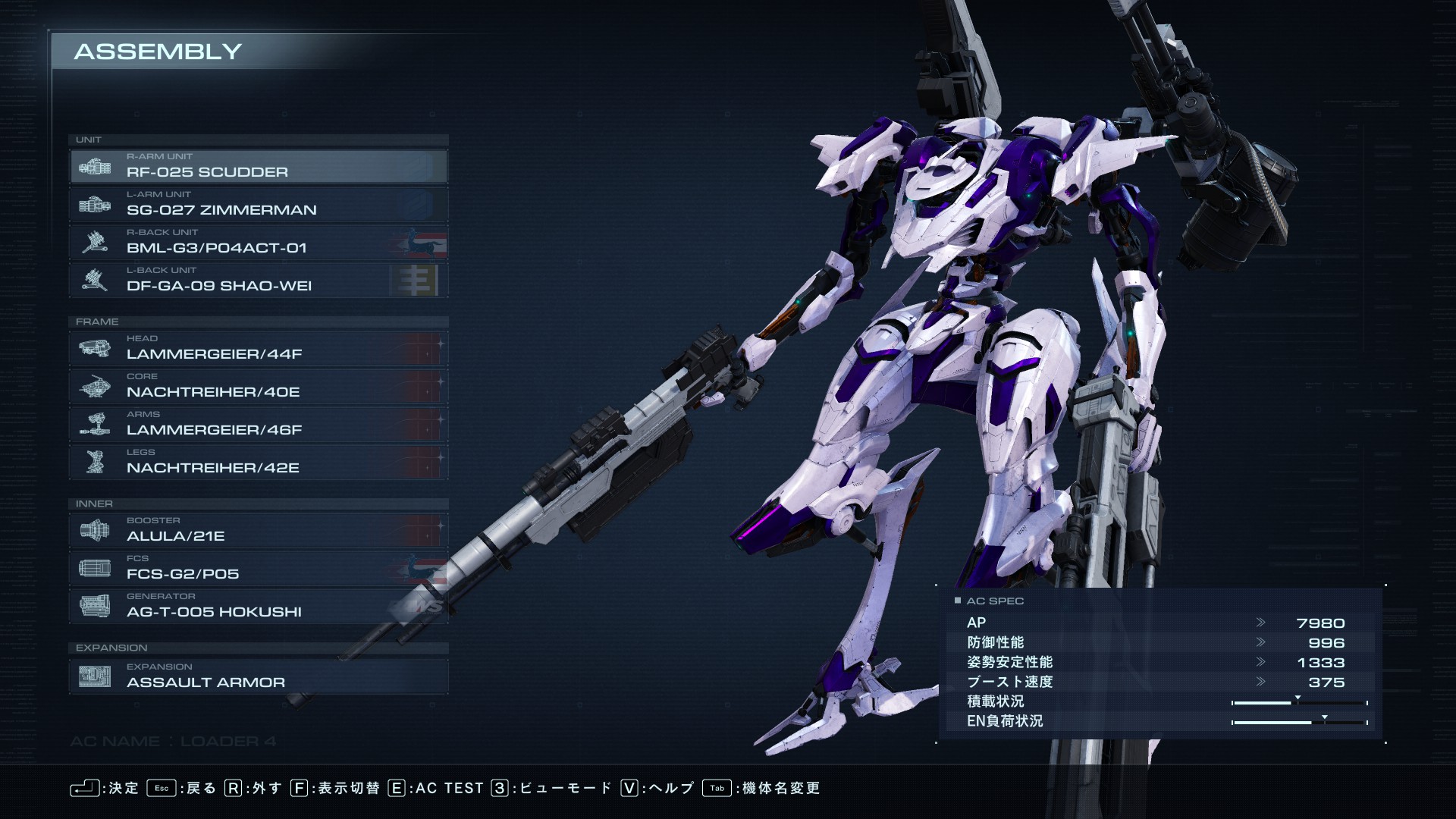Choose the Arms part LAMMERGEIER/46F
The image size is (1456, 819).
(258, 424)
